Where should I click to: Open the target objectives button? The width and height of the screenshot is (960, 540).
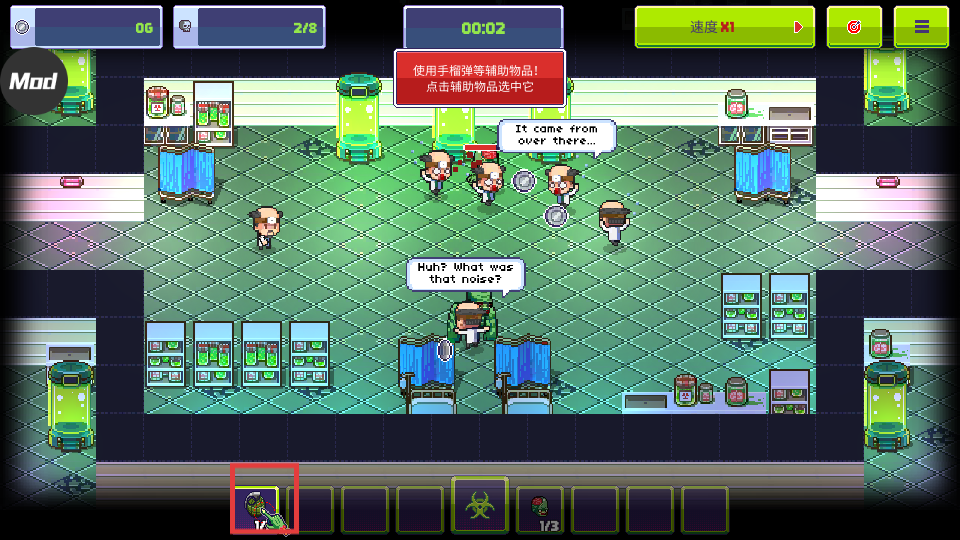coord(854,27)
